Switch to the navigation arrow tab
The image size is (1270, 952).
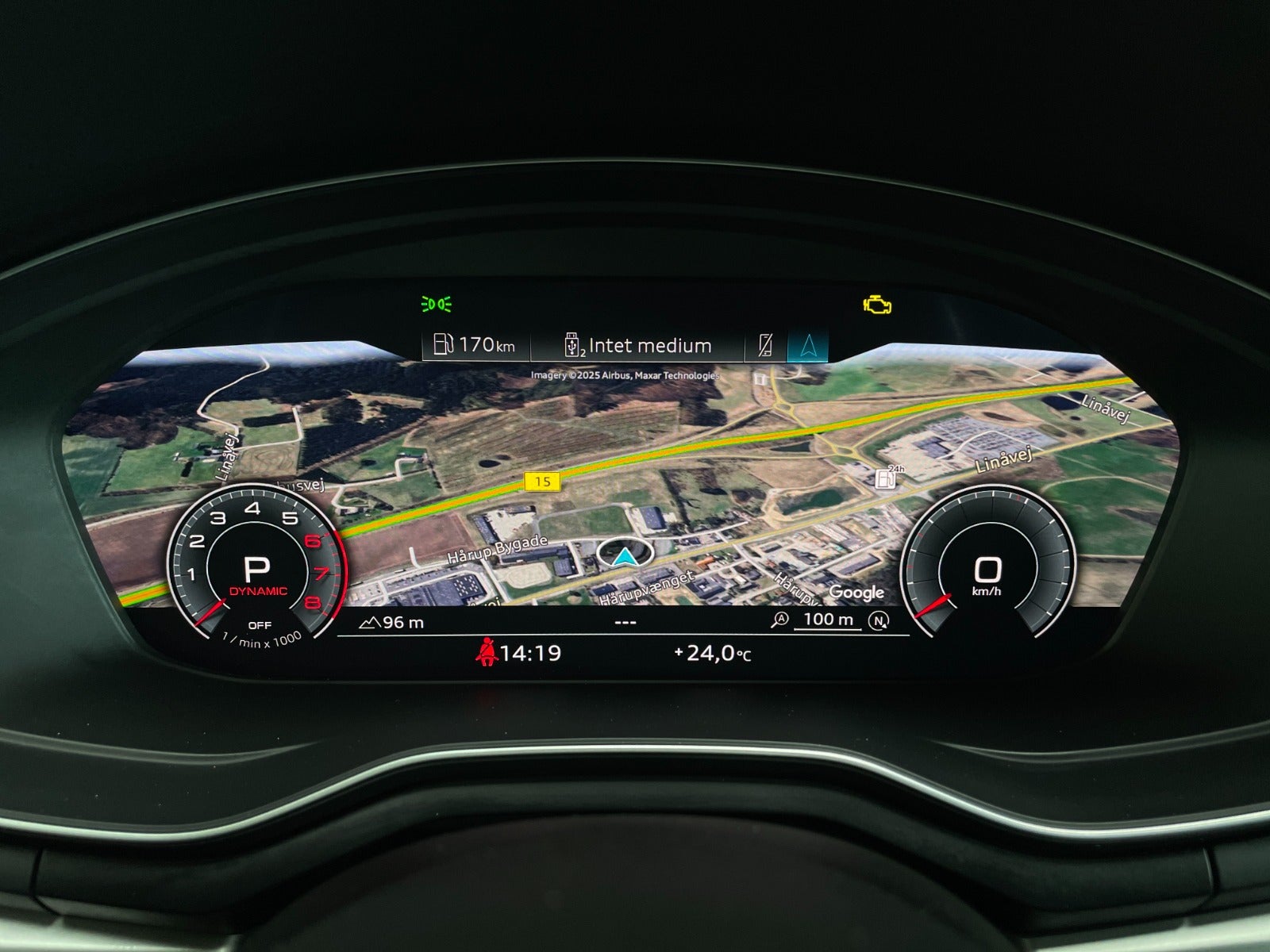pos(808,346)
